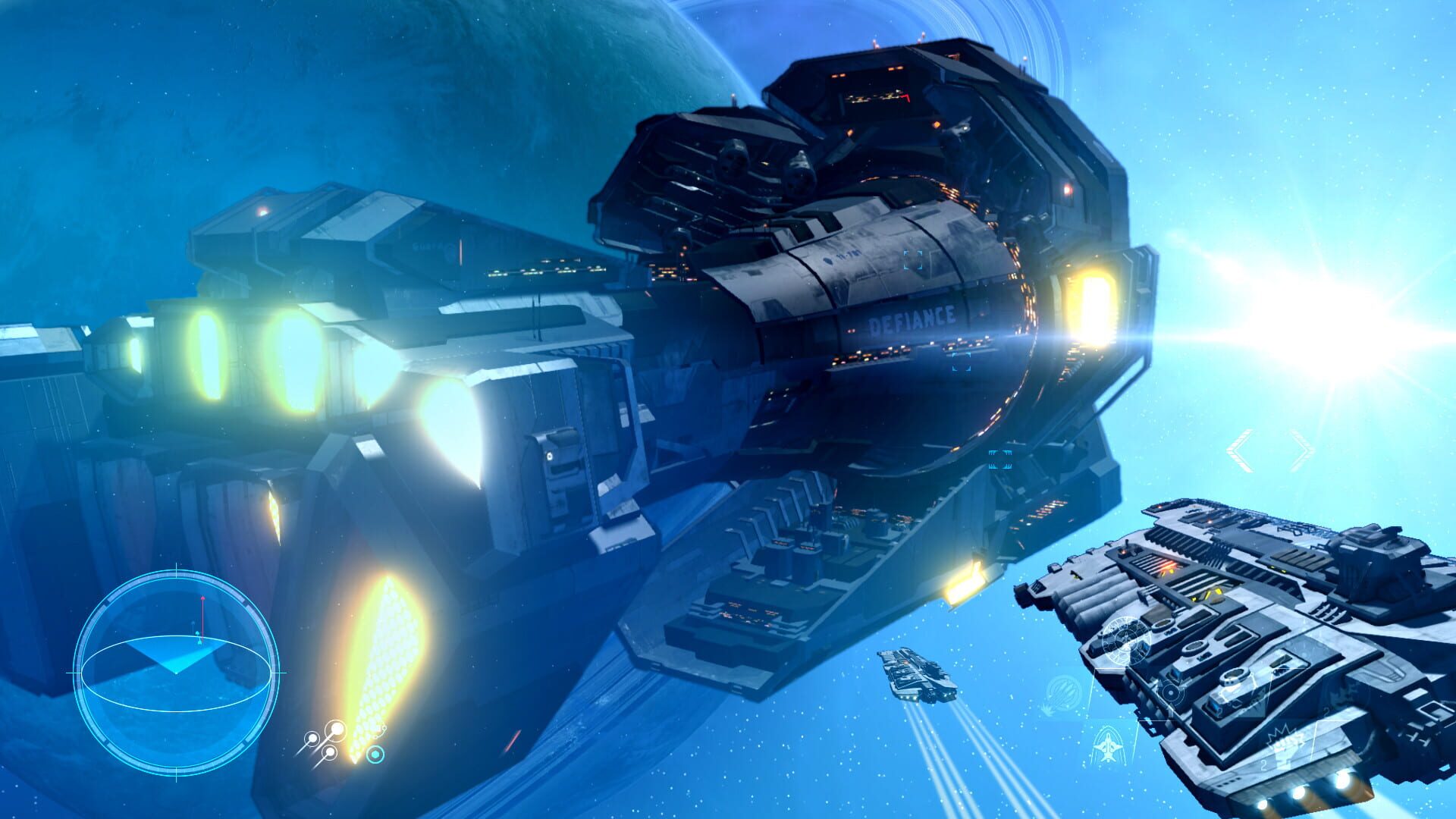1456x819 pixels.
Task: Toggle the small circular reticle on the frigate
Action: [1169, 693]
